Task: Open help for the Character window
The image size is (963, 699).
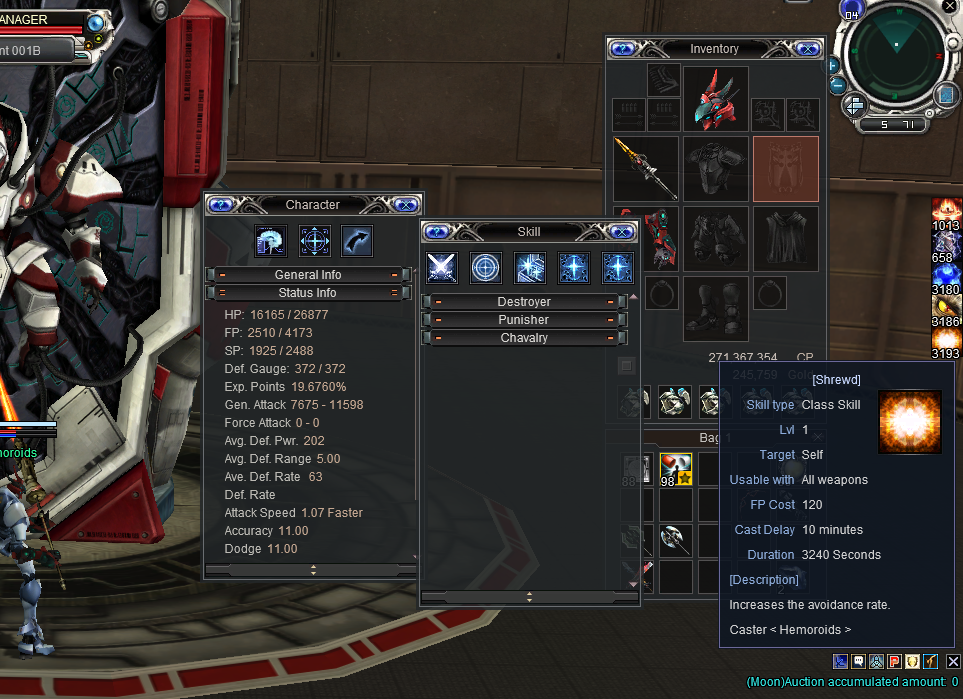Action: tap(221, 204)
